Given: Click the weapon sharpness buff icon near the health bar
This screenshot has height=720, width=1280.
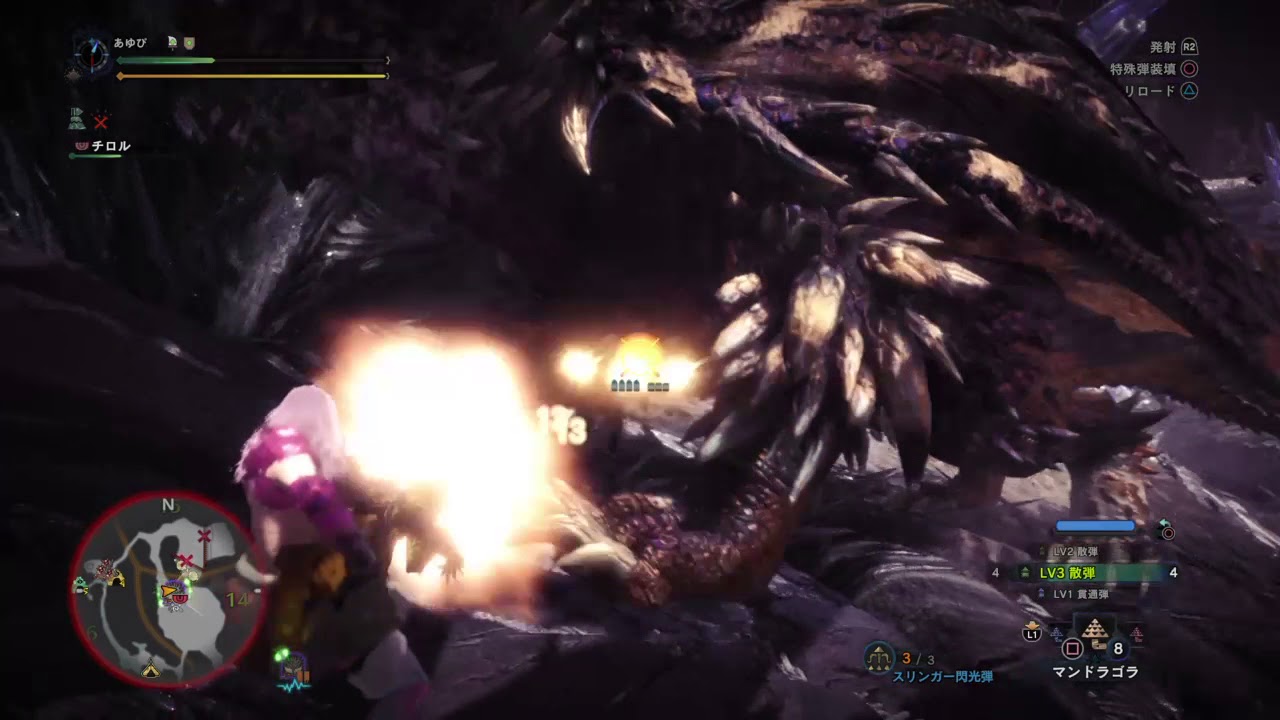Looking at the screenshot, I should (x=172, y=42).
